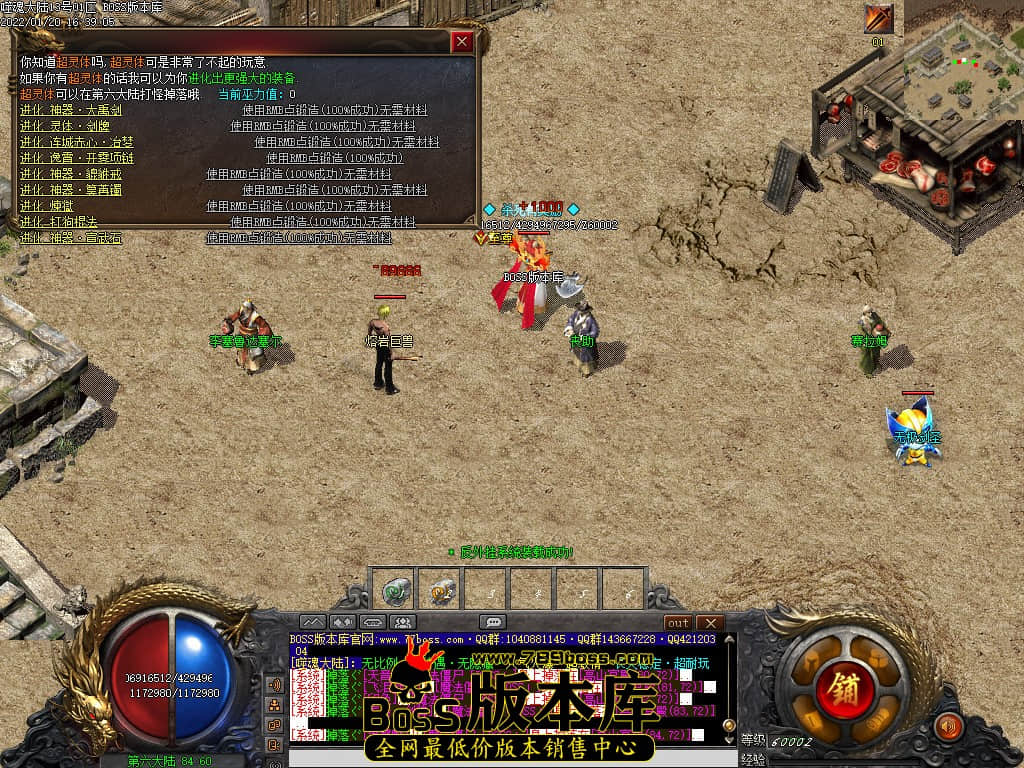The height and width of the screenshot is (768, 1024).
Task: Toggle the speaker button beside the shop orb
Action: click(946, 725)
